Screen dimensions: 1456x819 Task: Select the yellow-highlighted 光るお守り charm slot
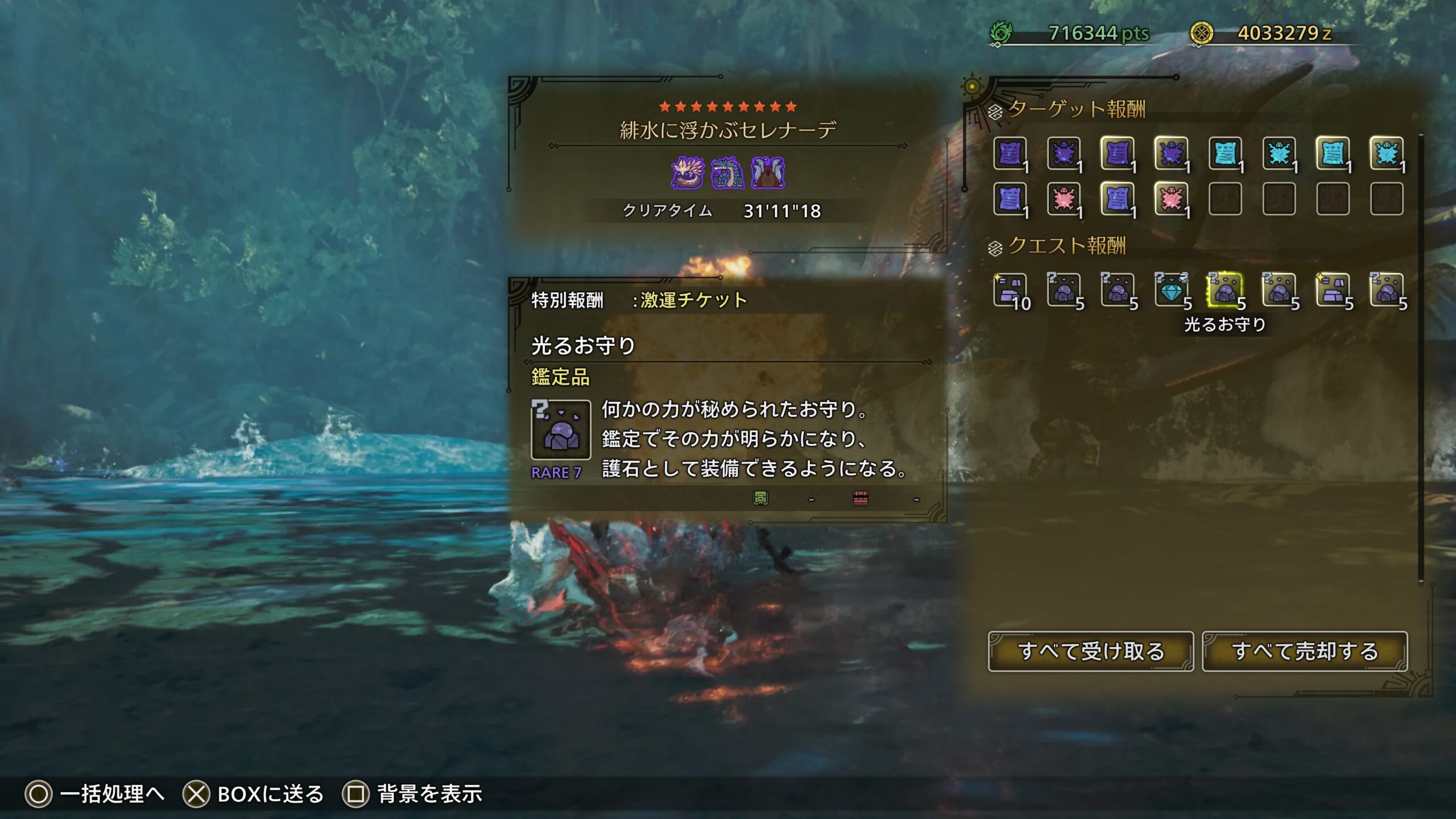1225,290
